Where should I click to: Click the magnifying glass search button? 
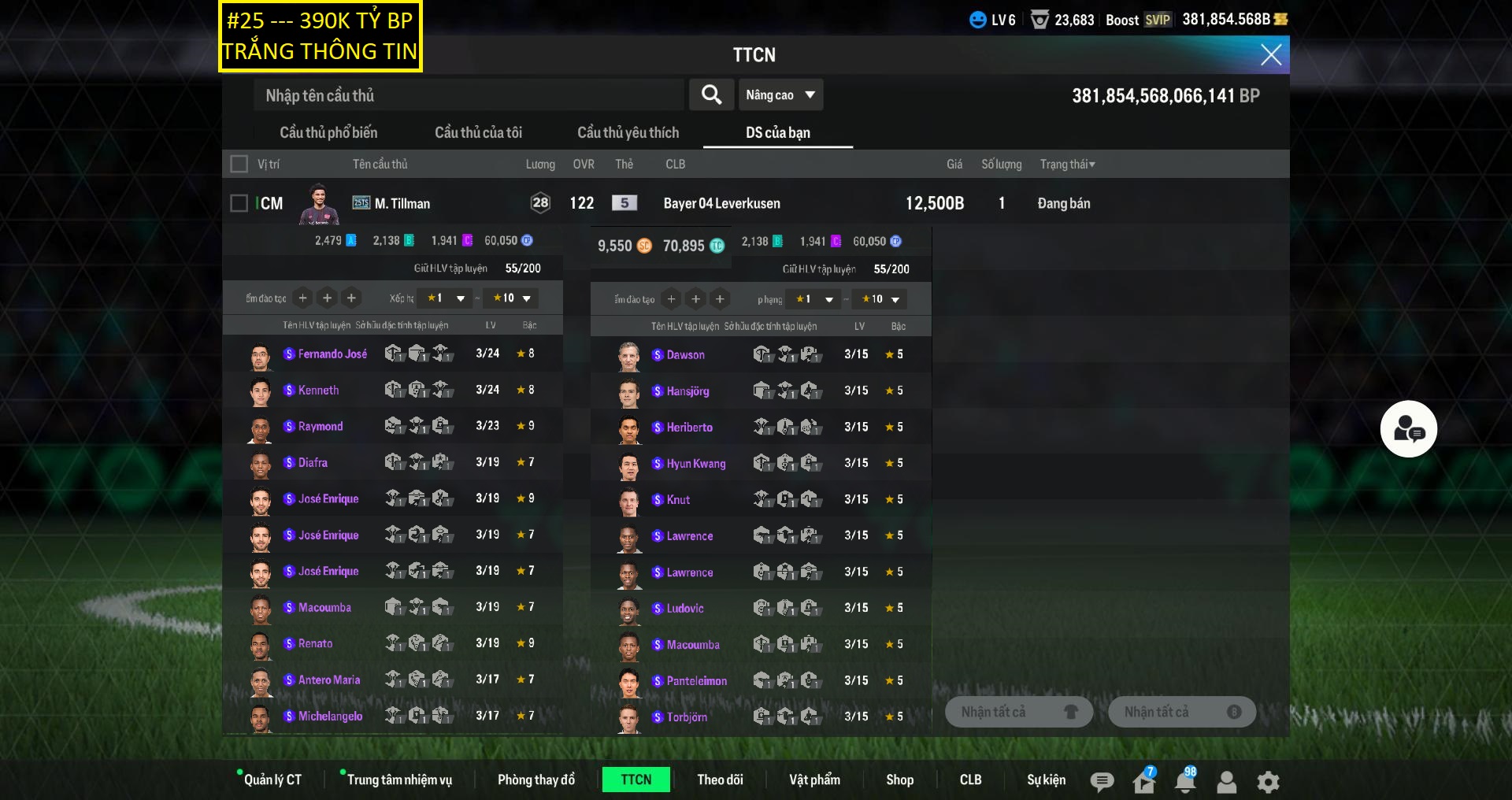(x=711, y=95)
